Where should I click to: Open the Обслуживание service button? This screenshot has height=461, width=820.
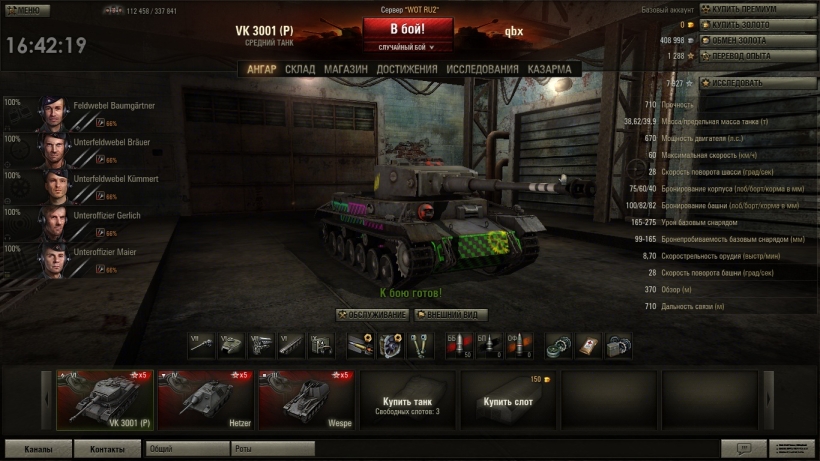pos(371,315)
